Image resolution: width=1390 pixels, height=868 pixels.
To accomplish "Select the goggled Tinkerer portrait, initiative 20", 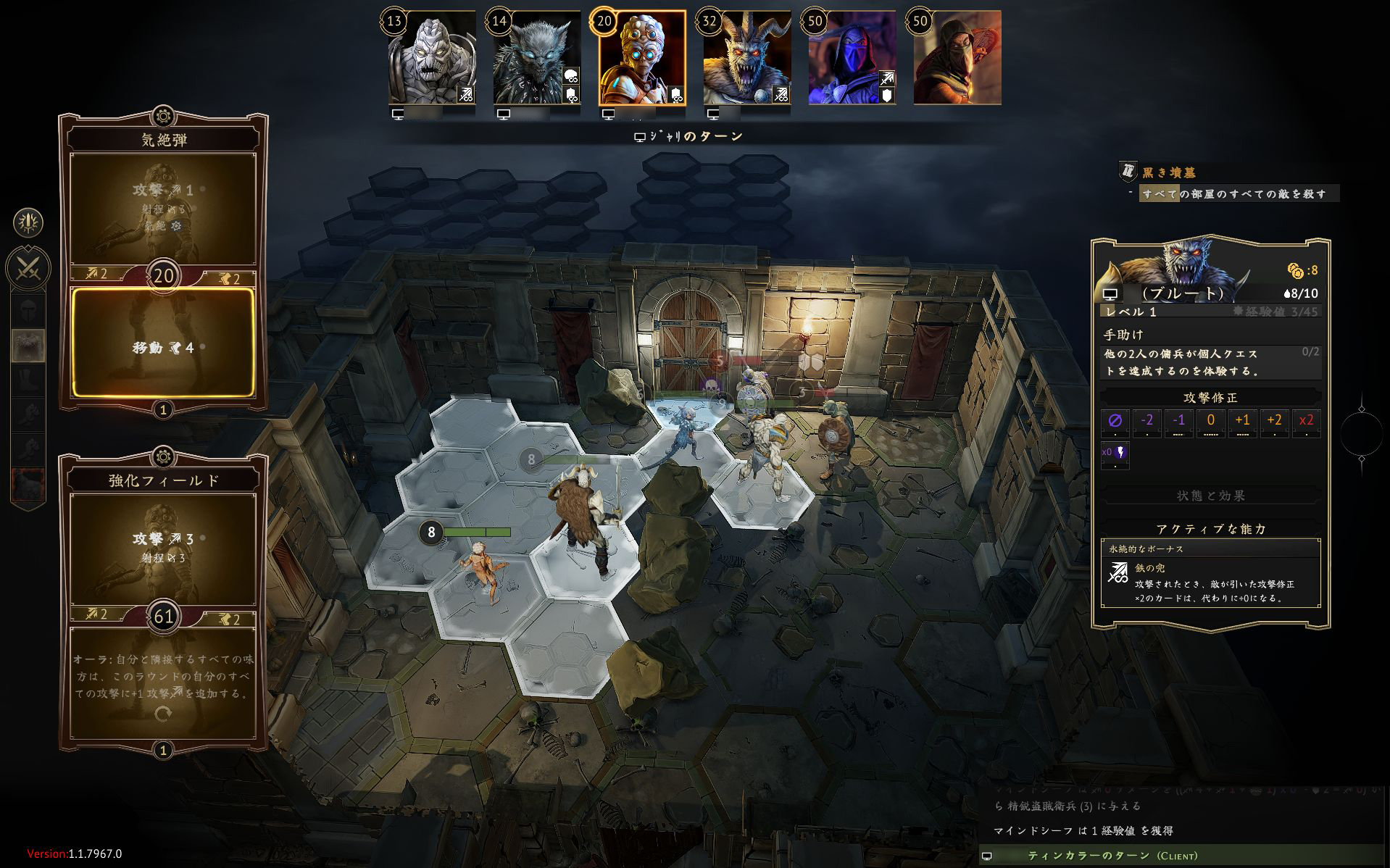I will [x=642, y=58].
